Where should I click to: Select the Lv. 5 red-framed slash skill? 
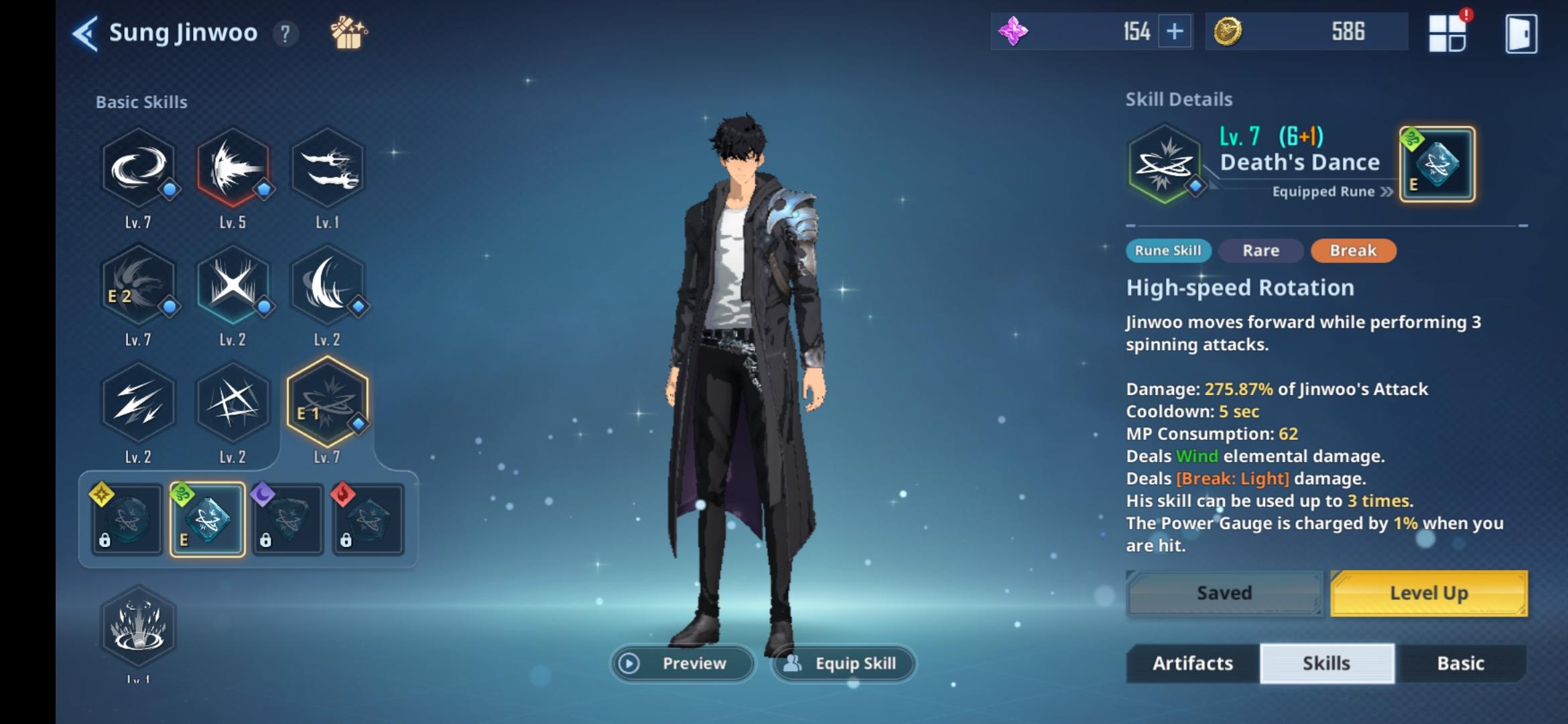pyautogui.click(x=233, y=168)
